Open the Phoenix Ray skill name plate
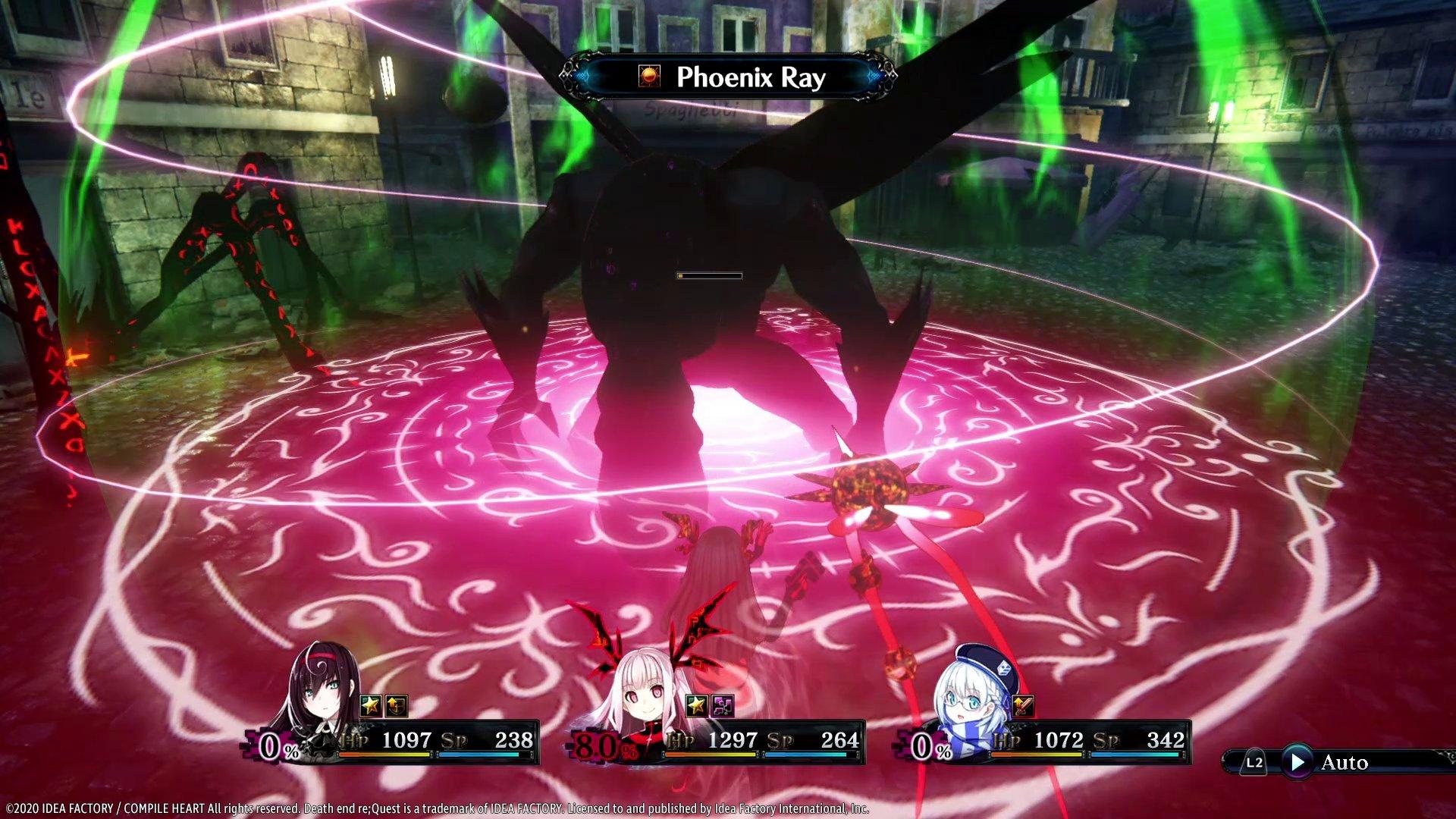1456x819 pixels. [x=751, y=76]
